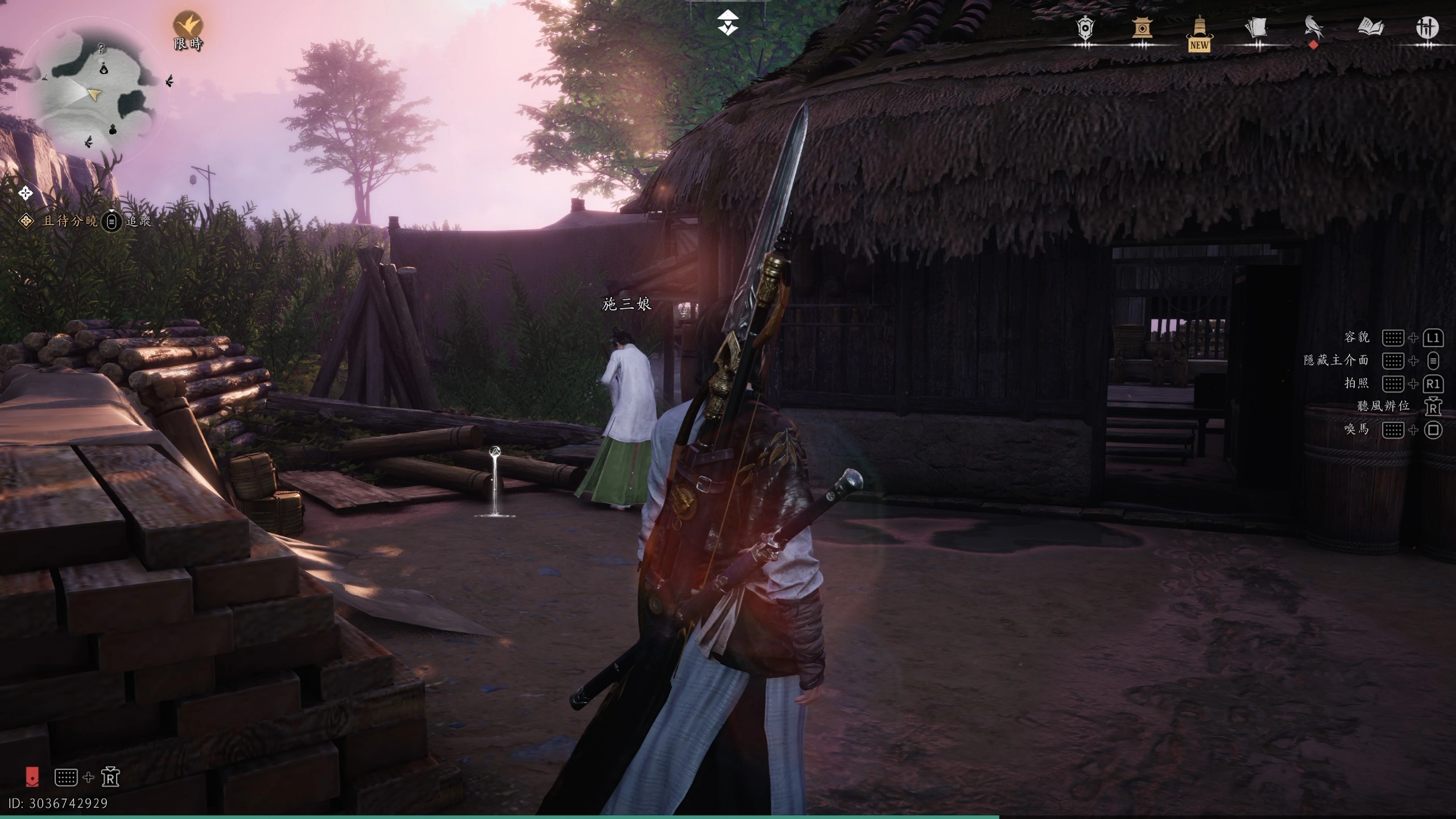
Task: Open the golden pavilion shop icon
Action: (x=1141, y=28)
